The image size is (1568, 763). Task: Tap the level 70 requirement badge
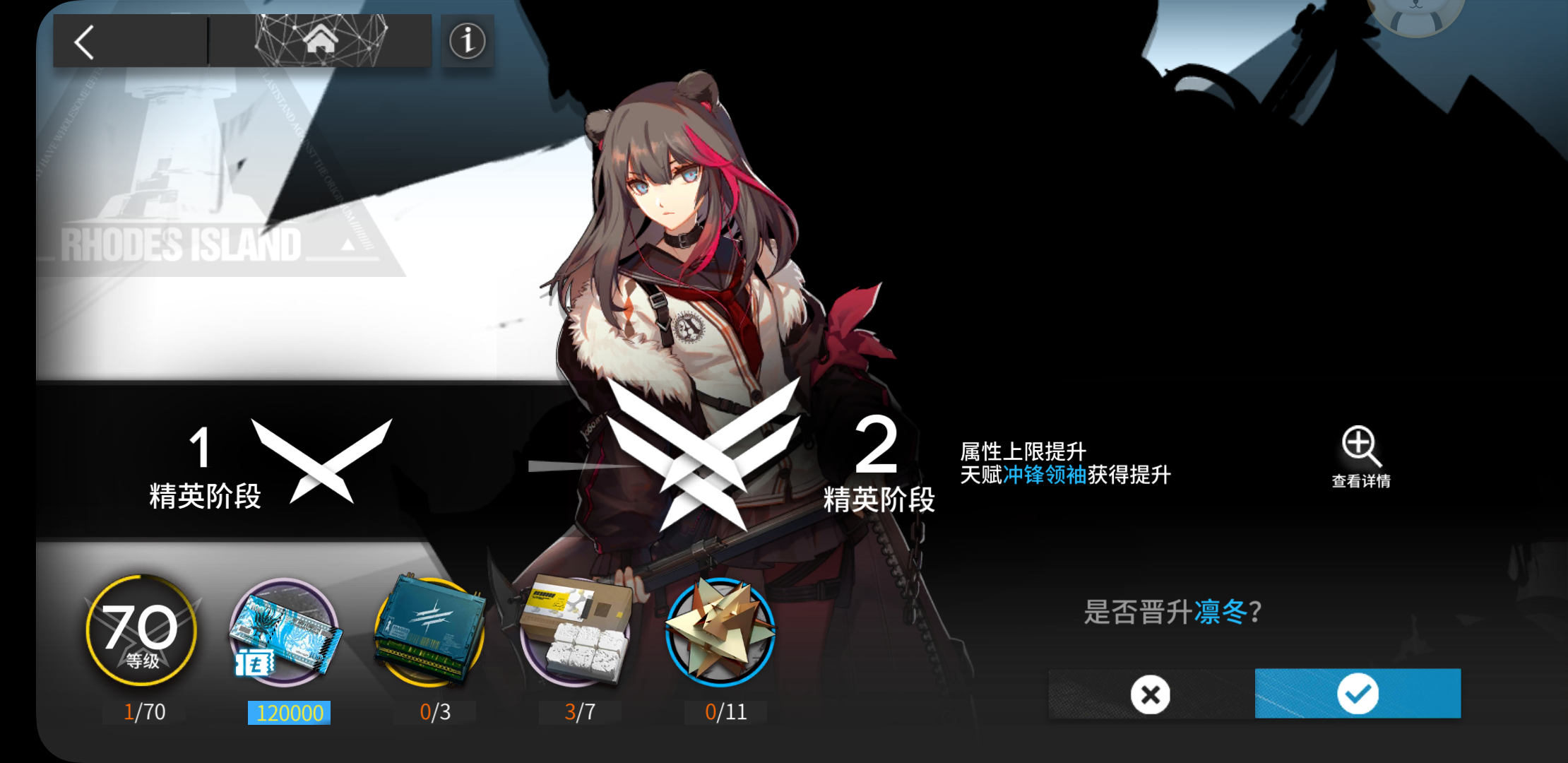click(141, 631)
